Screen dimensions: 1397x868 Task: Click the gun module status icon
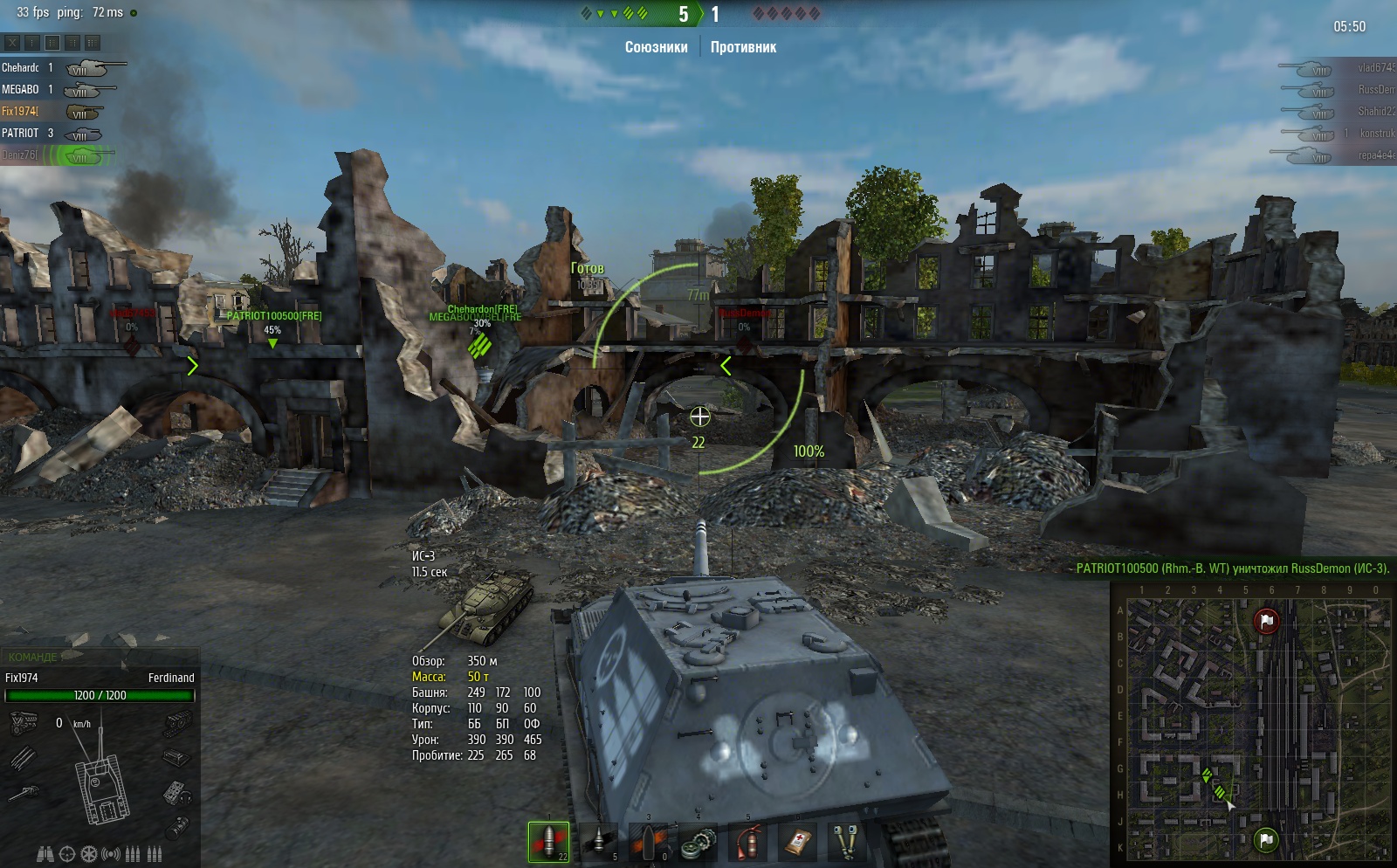coord(24,793)
